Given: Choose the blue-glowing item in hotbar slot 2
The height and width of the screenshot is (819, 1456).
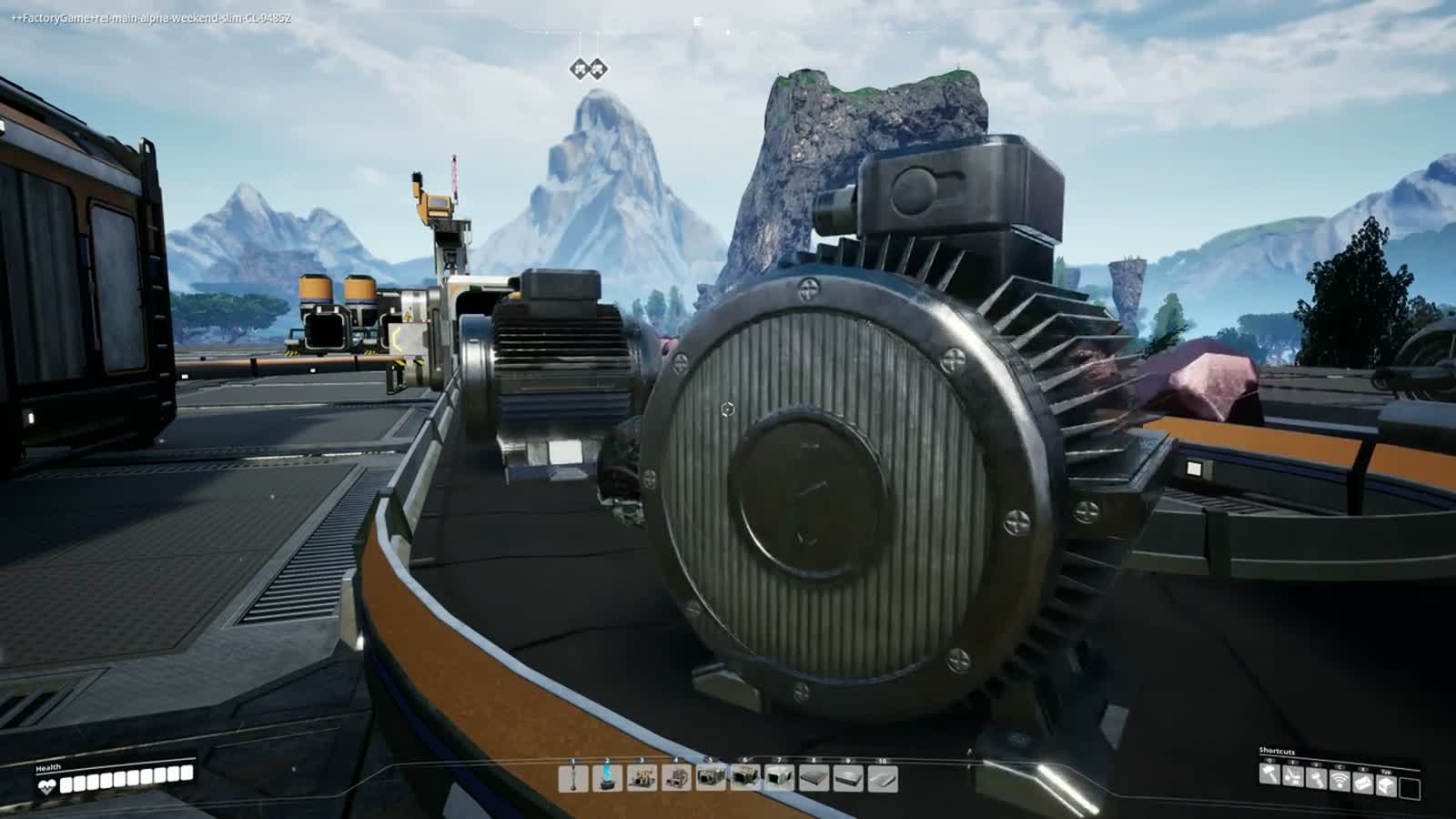Looking at the screenshot, I should (608, 779).
